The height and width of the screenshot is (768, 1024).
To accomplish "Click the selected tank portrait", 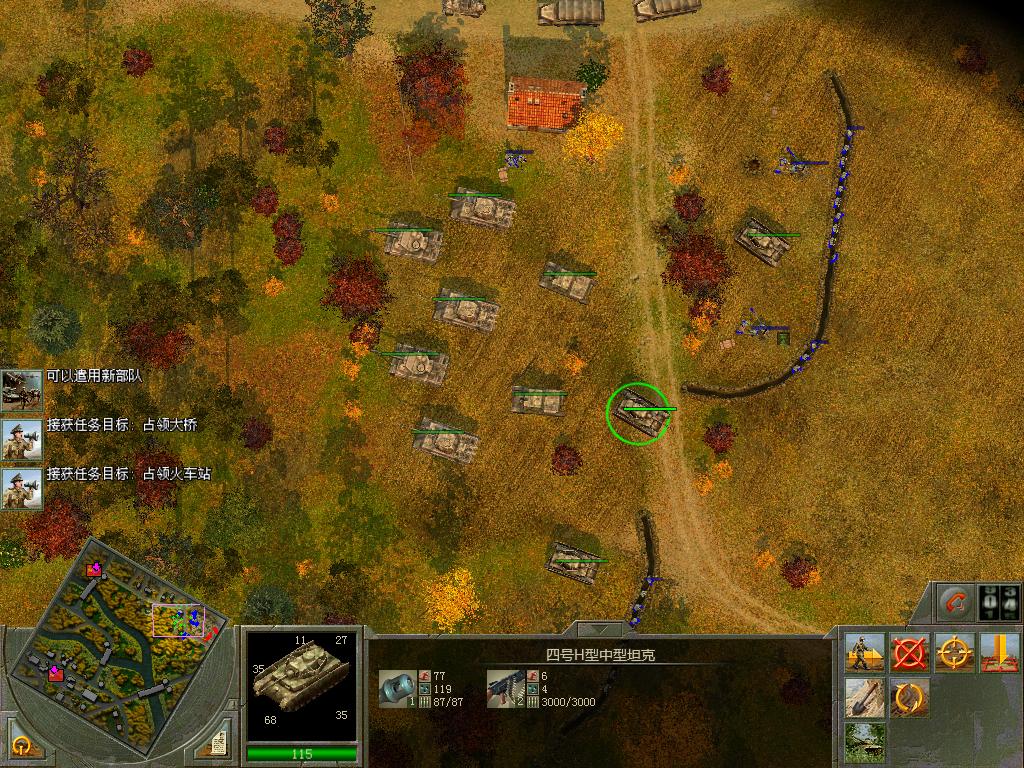I will (x=301, y=682).
